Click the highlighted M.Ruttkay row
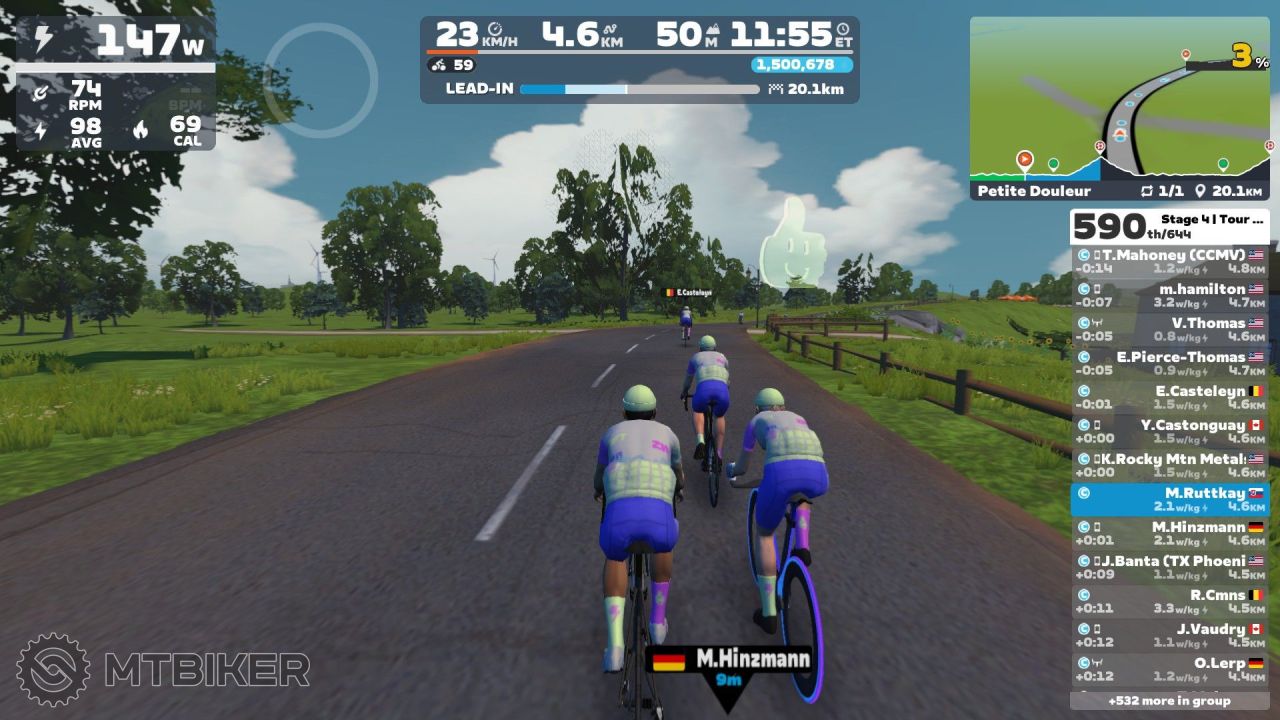 1169,500
